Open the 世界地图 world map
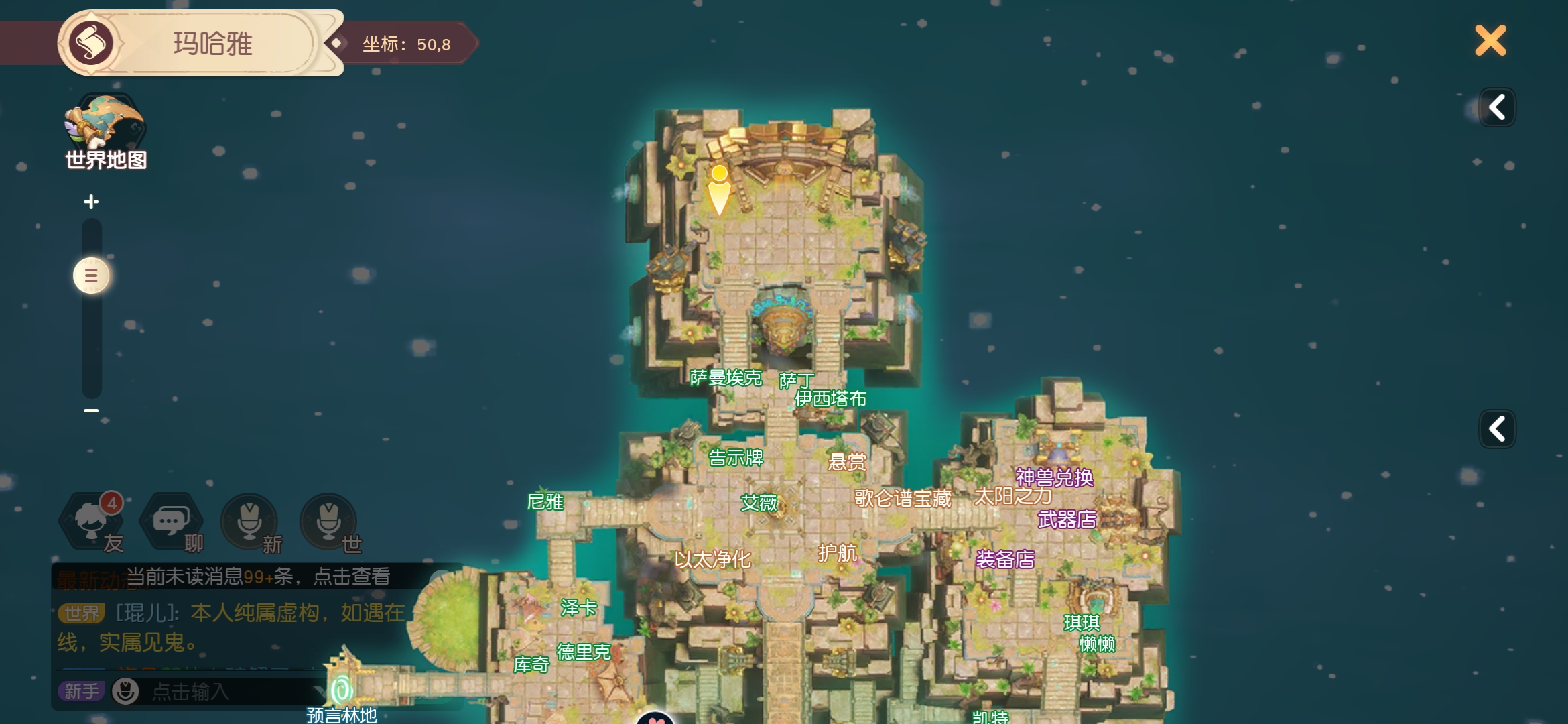1568x724 pixels. tap(106, 132)
